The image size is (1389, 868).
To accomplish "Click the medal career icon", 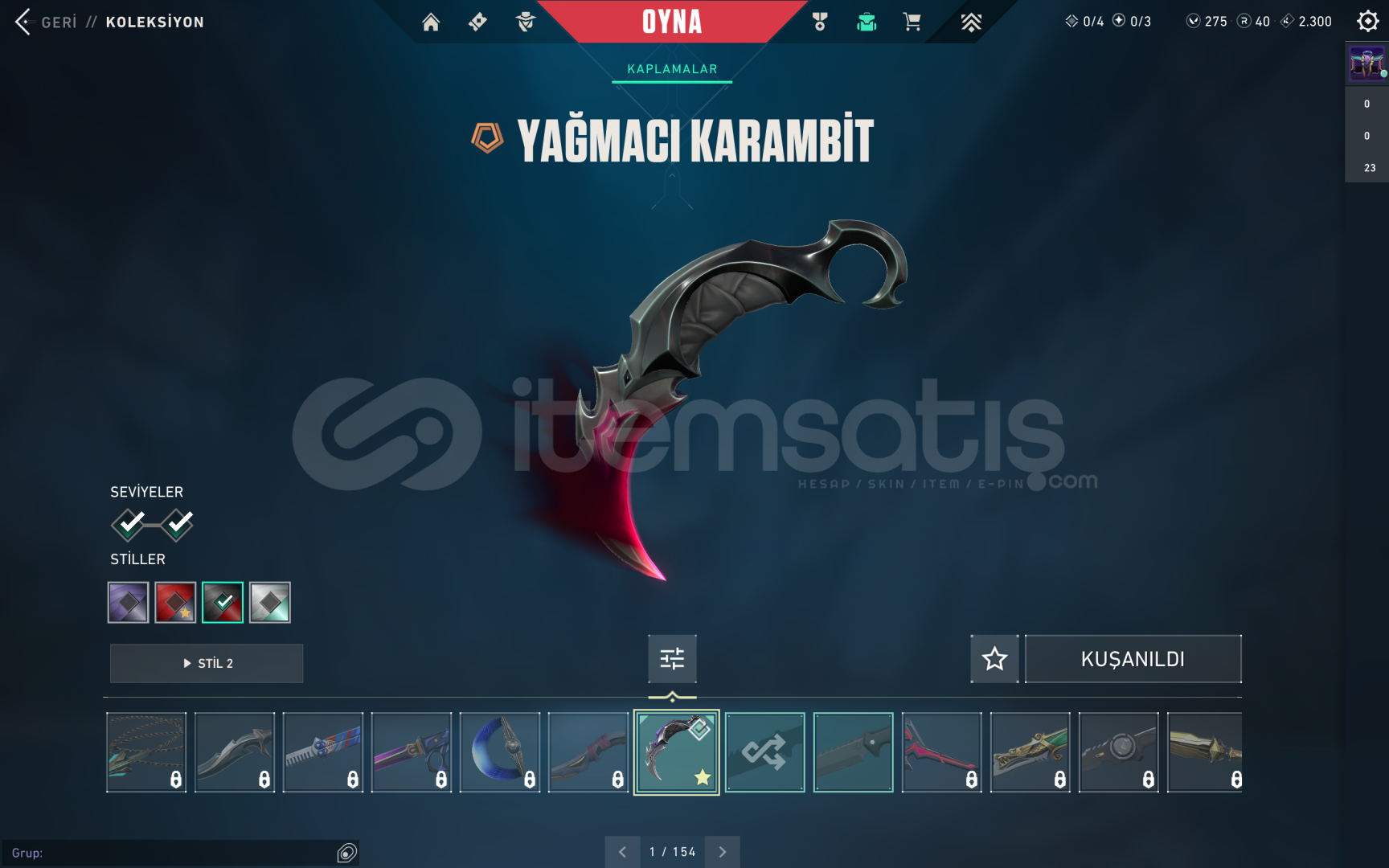I will point(819,22).
